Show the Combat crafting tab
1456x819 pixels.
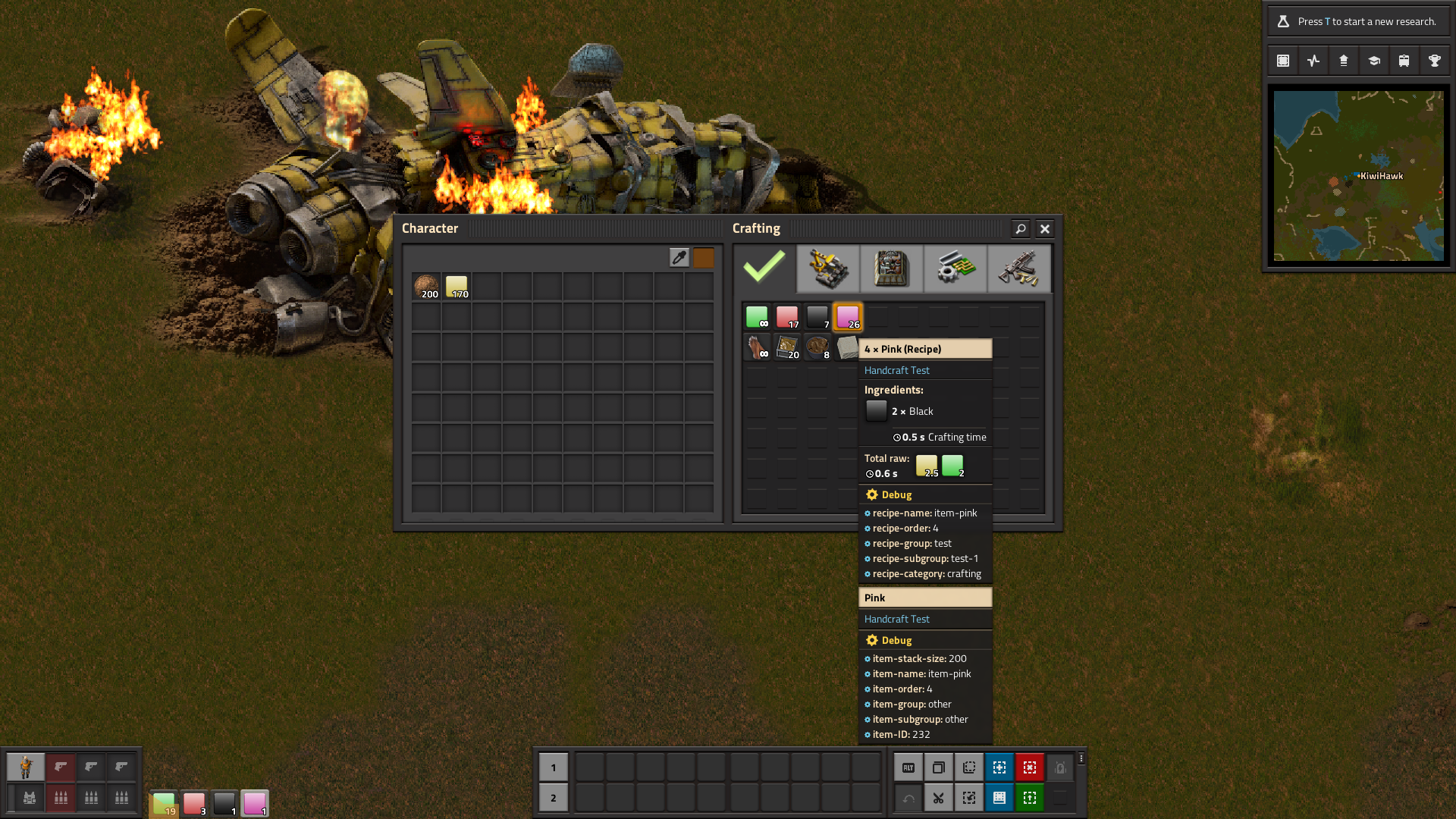click(x=1019, y=268)
